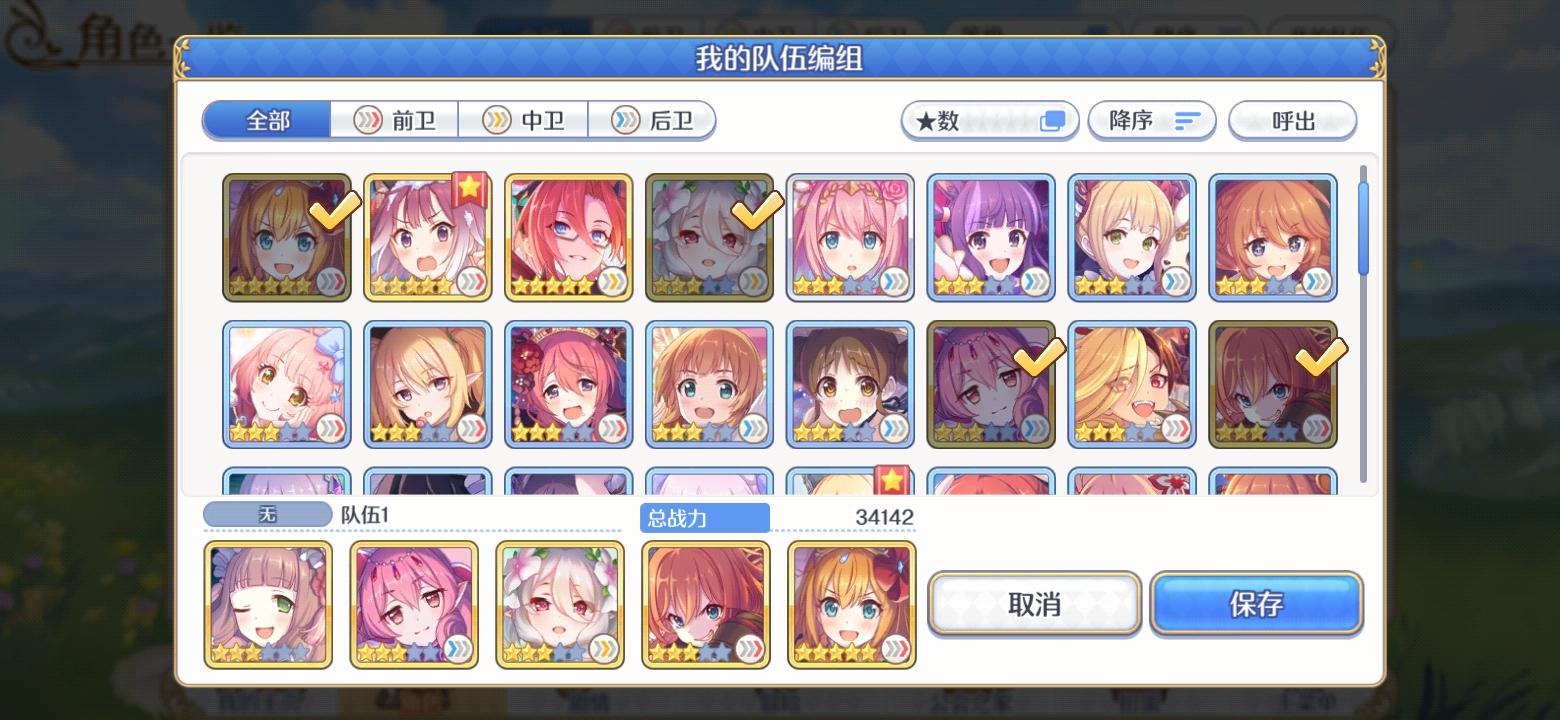The height and width of the screenshot is (720, 1560).
Task: Open the 降序 descending sort options
Action: click(x=1151, y=120)
